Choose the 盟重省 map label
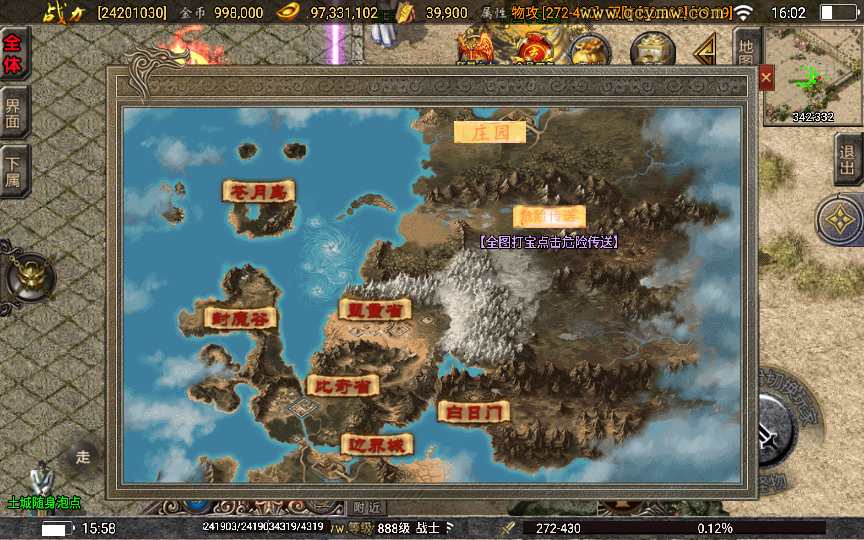The height and width of the screenshot is (540, 864). coord(375,309)
